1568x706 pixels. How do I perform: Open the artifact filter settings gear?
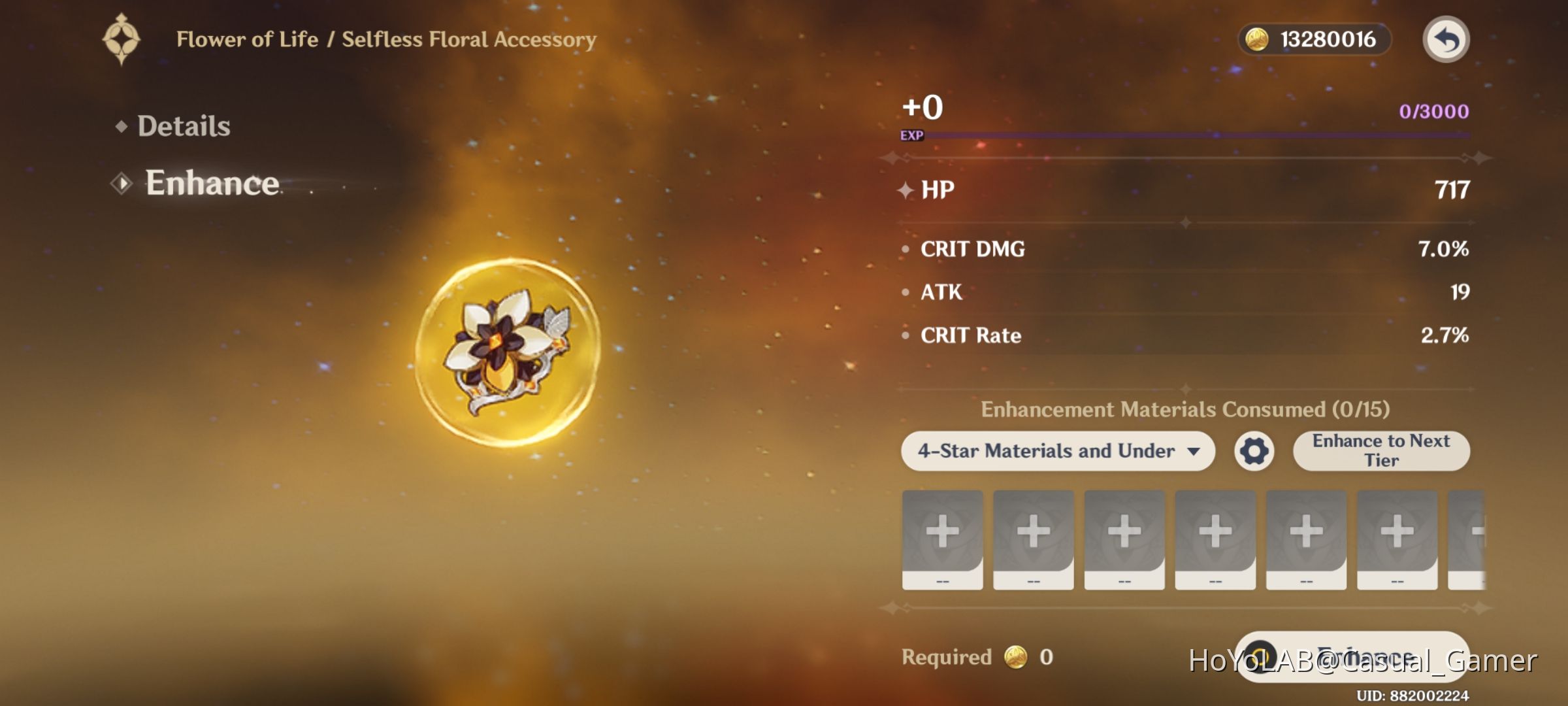[x=1255, y=450]
